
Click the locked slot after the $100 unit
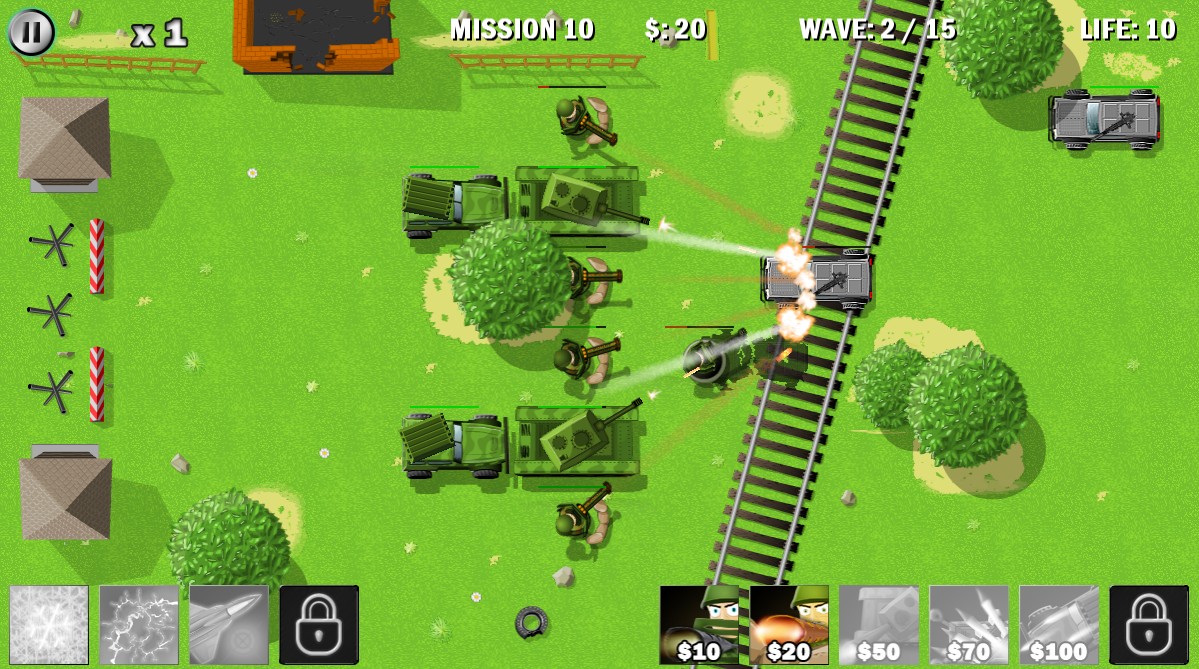pyautogui.click(x=1149, y=625)
